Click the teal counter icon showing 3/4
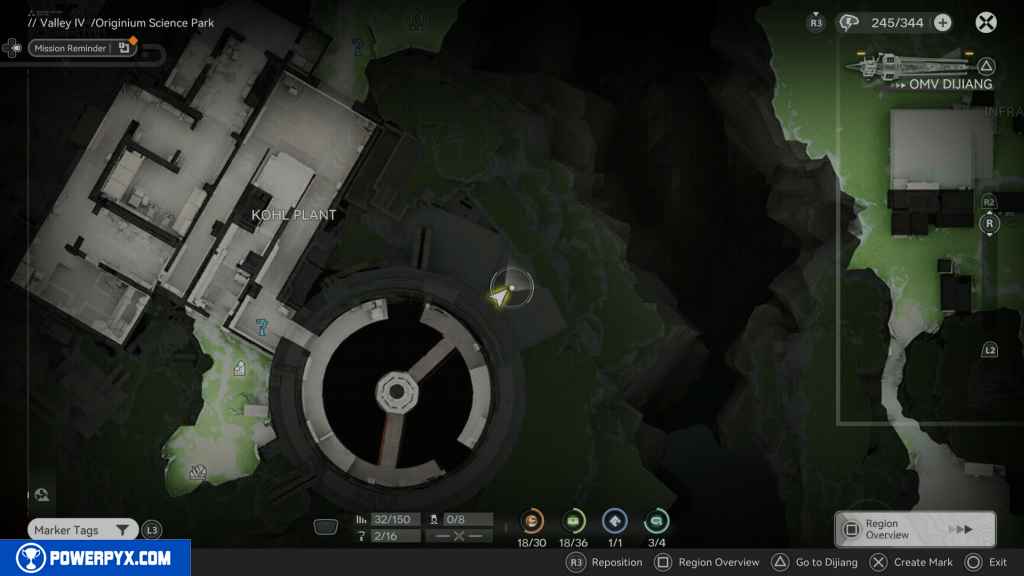The height and width of the screenshot is (576, 1024). click(657, 521)
